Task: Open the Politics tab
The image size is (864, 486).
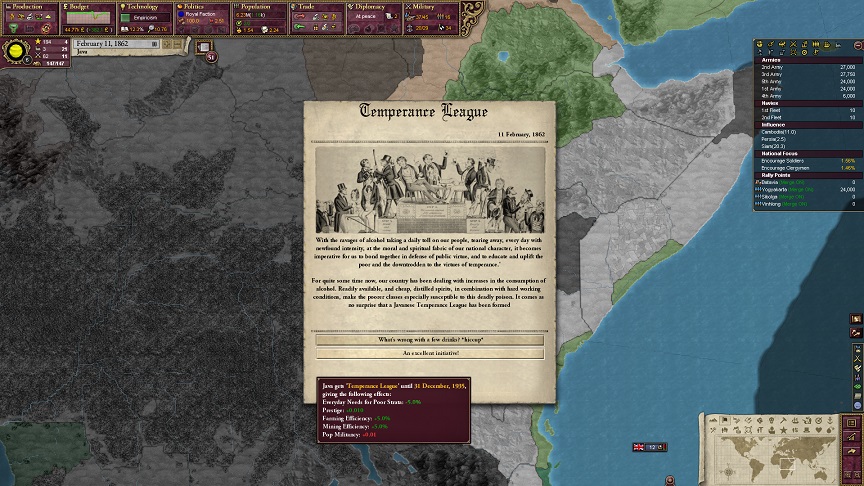Action: [204, 7]
